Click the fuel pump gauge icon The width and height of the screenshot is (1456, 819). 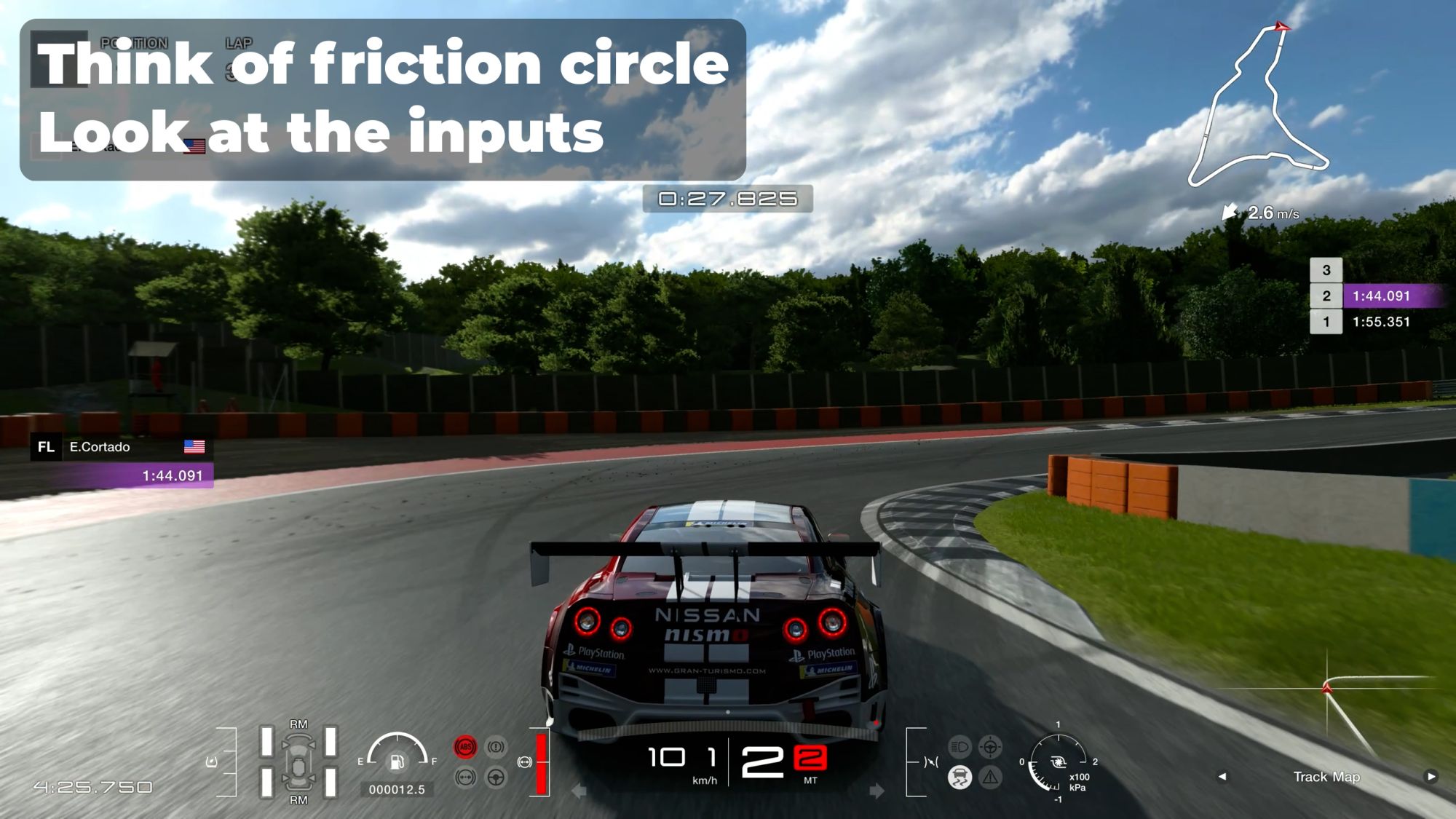pos(397,761)
